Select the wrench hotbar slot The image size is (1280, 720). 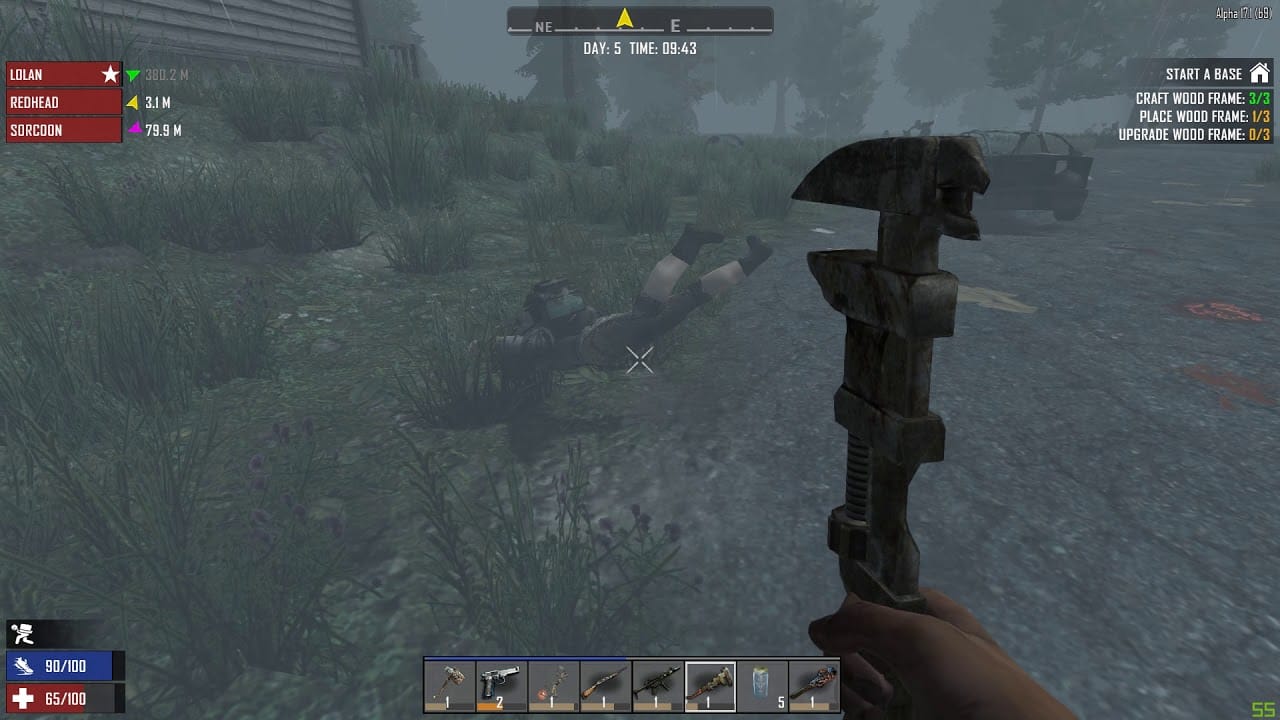710,686
